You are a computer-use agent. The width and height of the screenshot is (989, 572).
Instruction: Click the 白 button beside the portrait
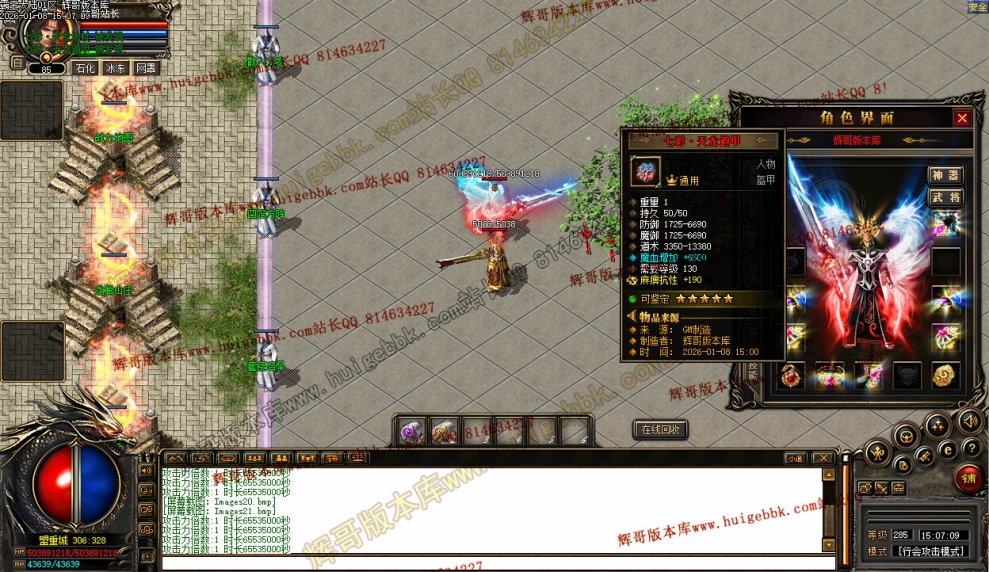tap(17, 61)
